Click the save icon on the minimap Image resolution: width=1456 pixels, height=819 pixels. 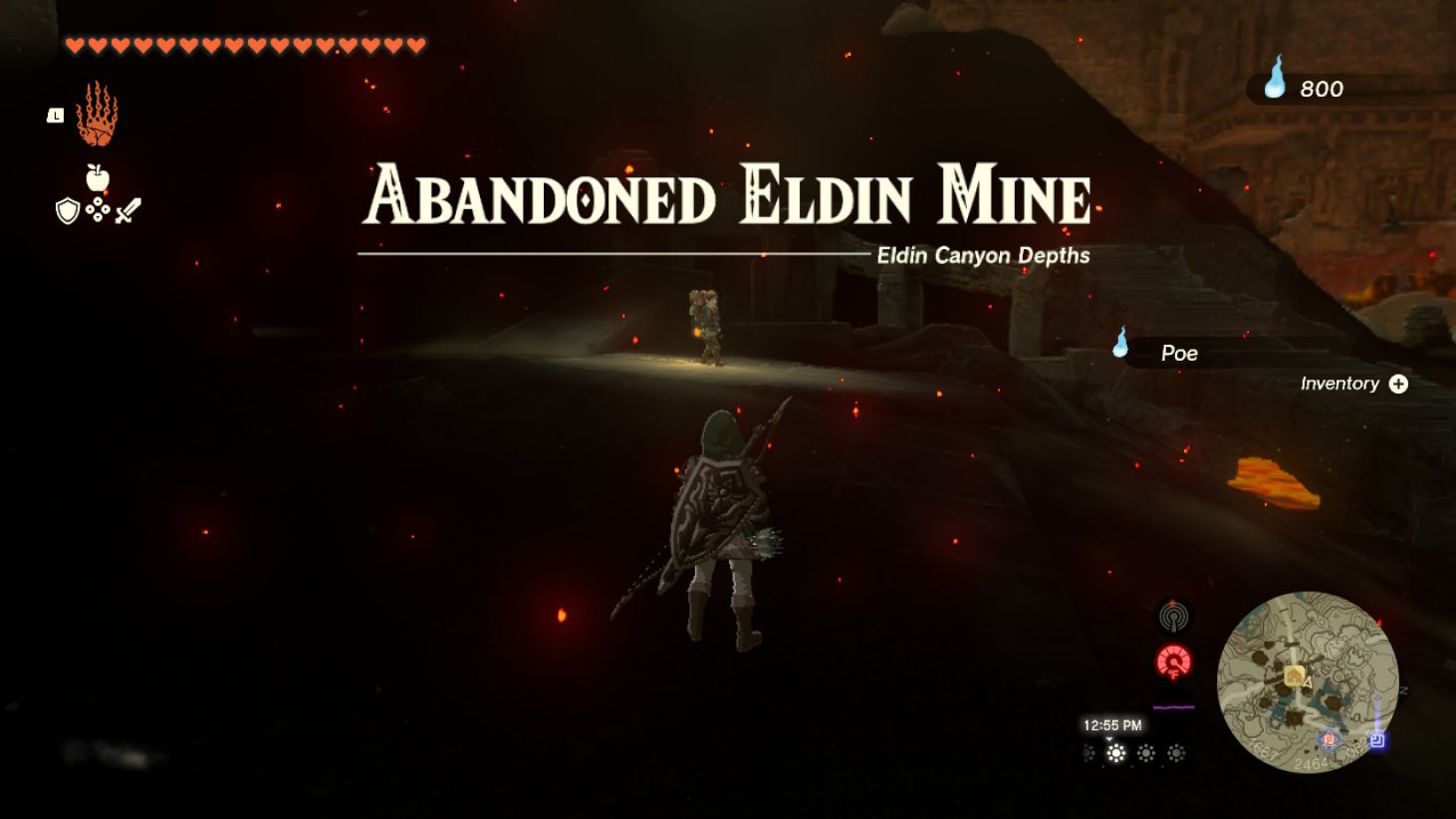point(1378,740)
